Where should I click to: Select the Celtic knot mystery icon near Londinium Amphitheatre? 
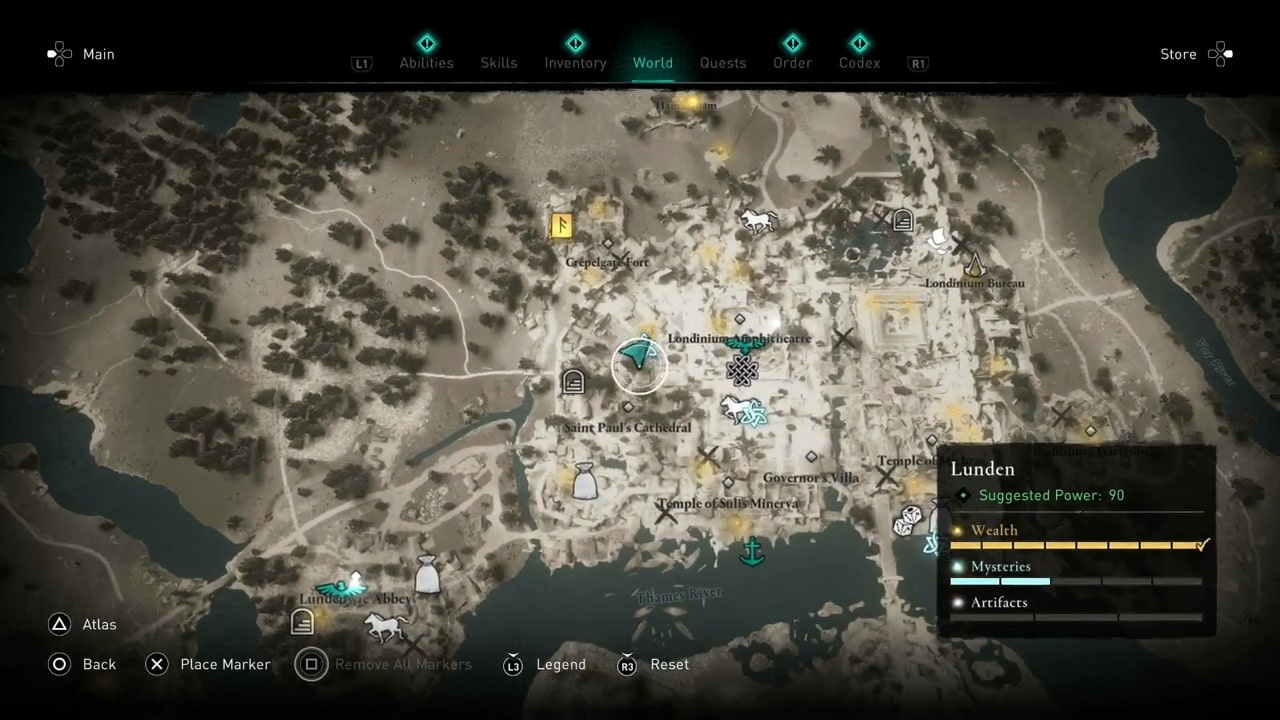741,370
